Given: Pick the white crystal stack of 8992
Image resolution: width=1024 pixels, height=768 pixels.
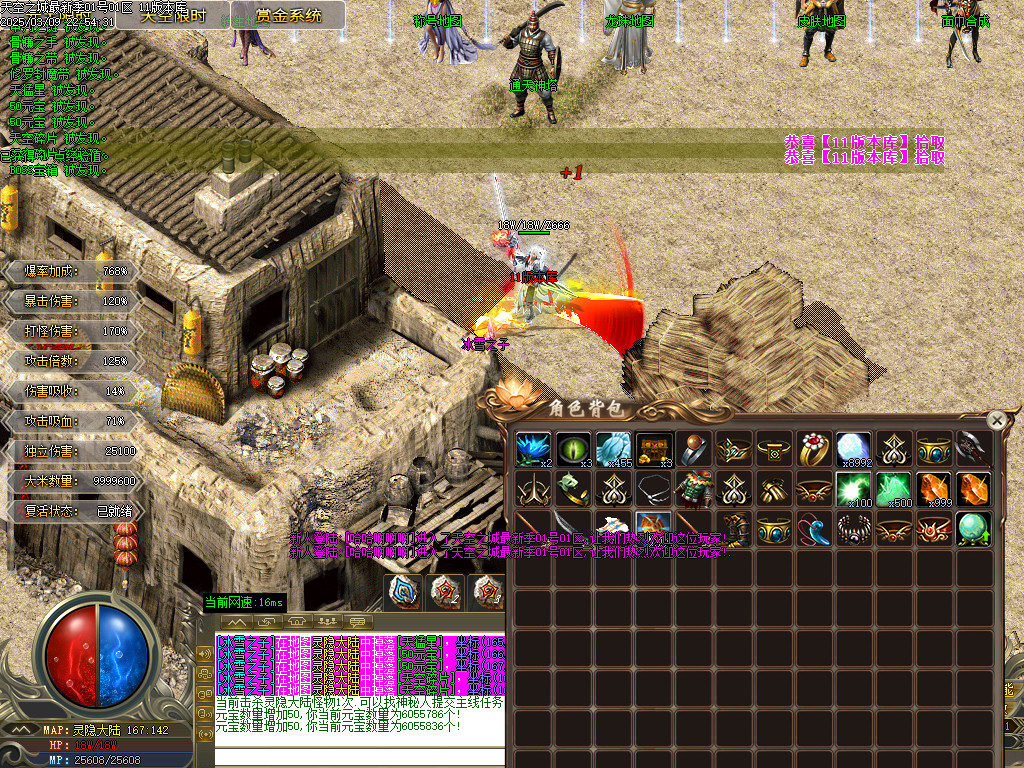Looking at the screenshot, I should (x=854, y=450).
